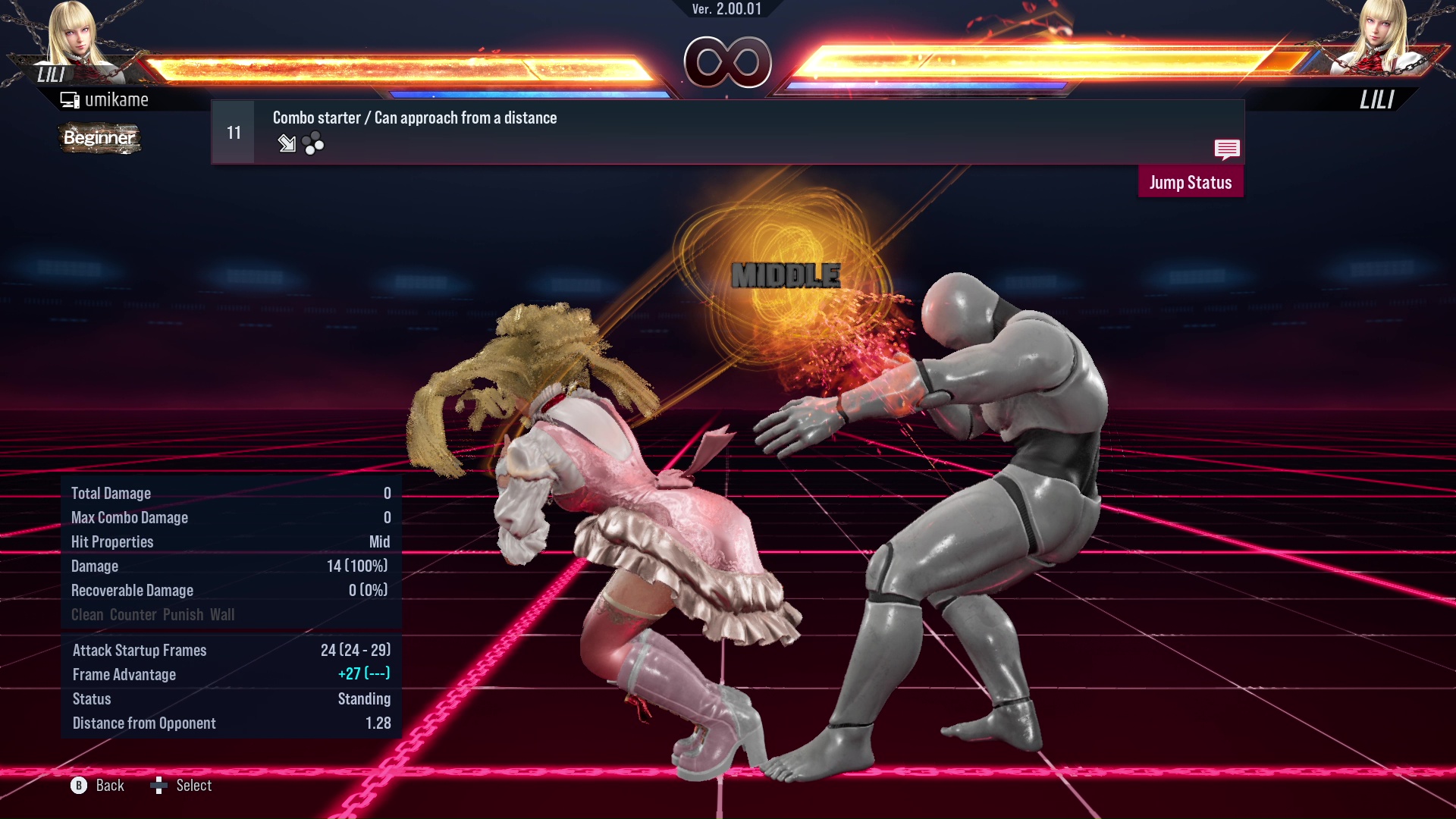Click the infinity round counter symbol
This screenshot has width=1456, height=819.
click(728, 64)
